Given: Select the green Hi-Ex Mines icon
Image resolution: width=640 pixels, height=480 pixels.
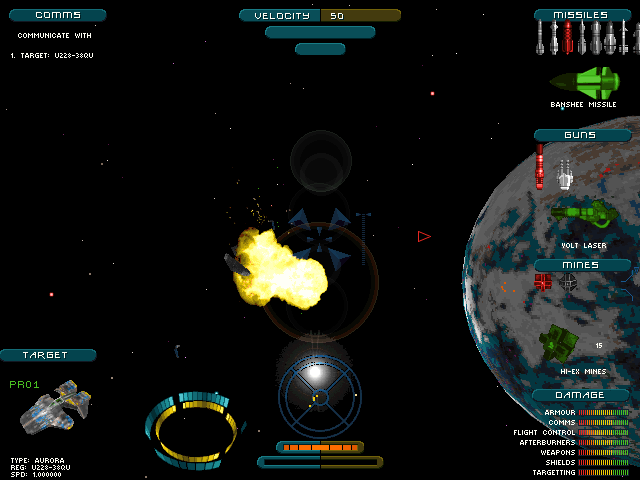Looking at the screenshot, I should click(x=559, y=344).
